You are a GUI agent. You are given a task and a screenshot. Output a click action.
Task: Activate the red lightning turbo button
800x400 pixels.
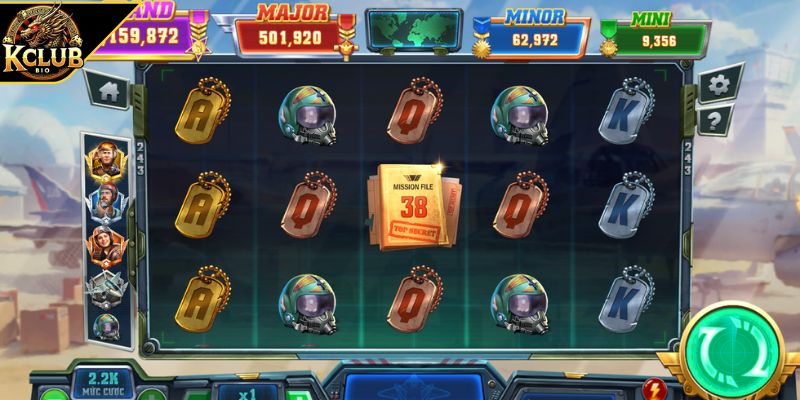tap(657, 388)
